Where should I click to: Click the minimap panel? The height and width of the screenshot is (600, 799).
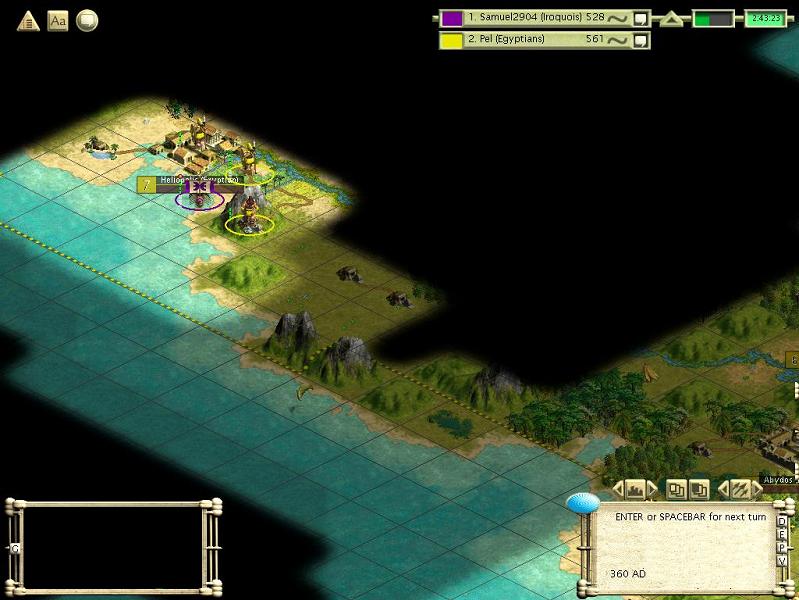point(113,544)
